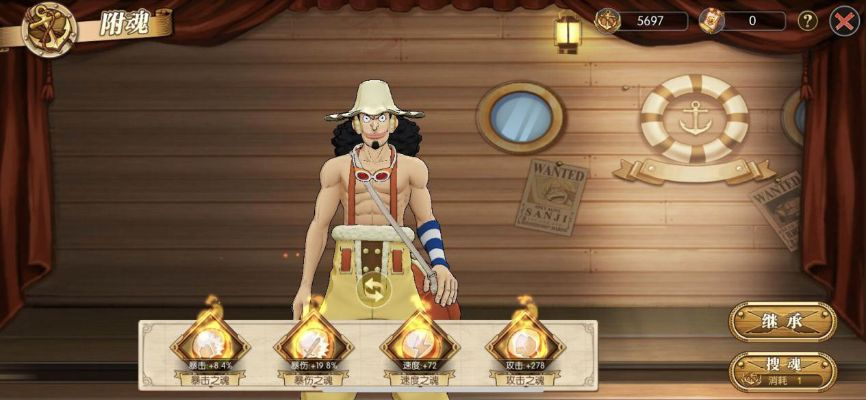Viewport: 866px width, 400px height.
Task: Click the 继承 (inherit) button
Action: point(782,321)
